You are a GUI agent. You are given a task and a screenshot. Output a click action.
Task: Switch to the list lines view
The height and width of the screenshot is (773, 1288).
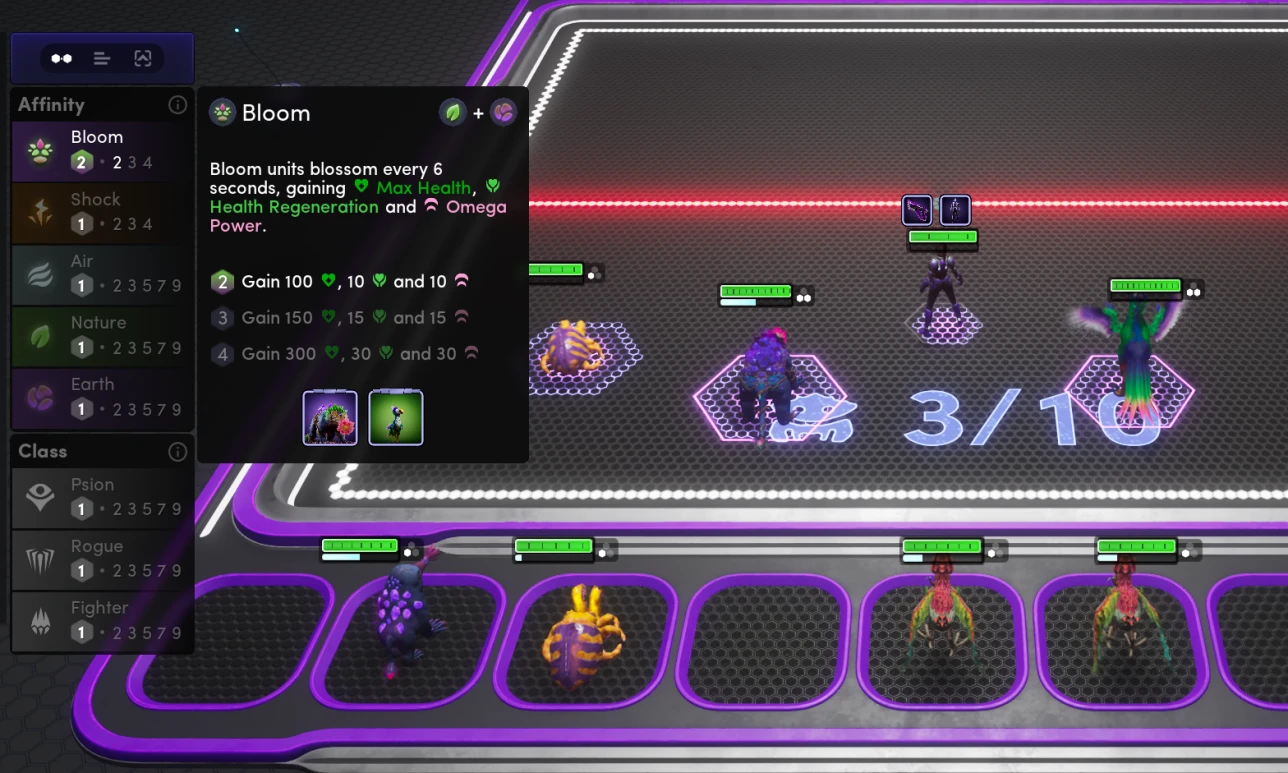[x=102, y=59]
